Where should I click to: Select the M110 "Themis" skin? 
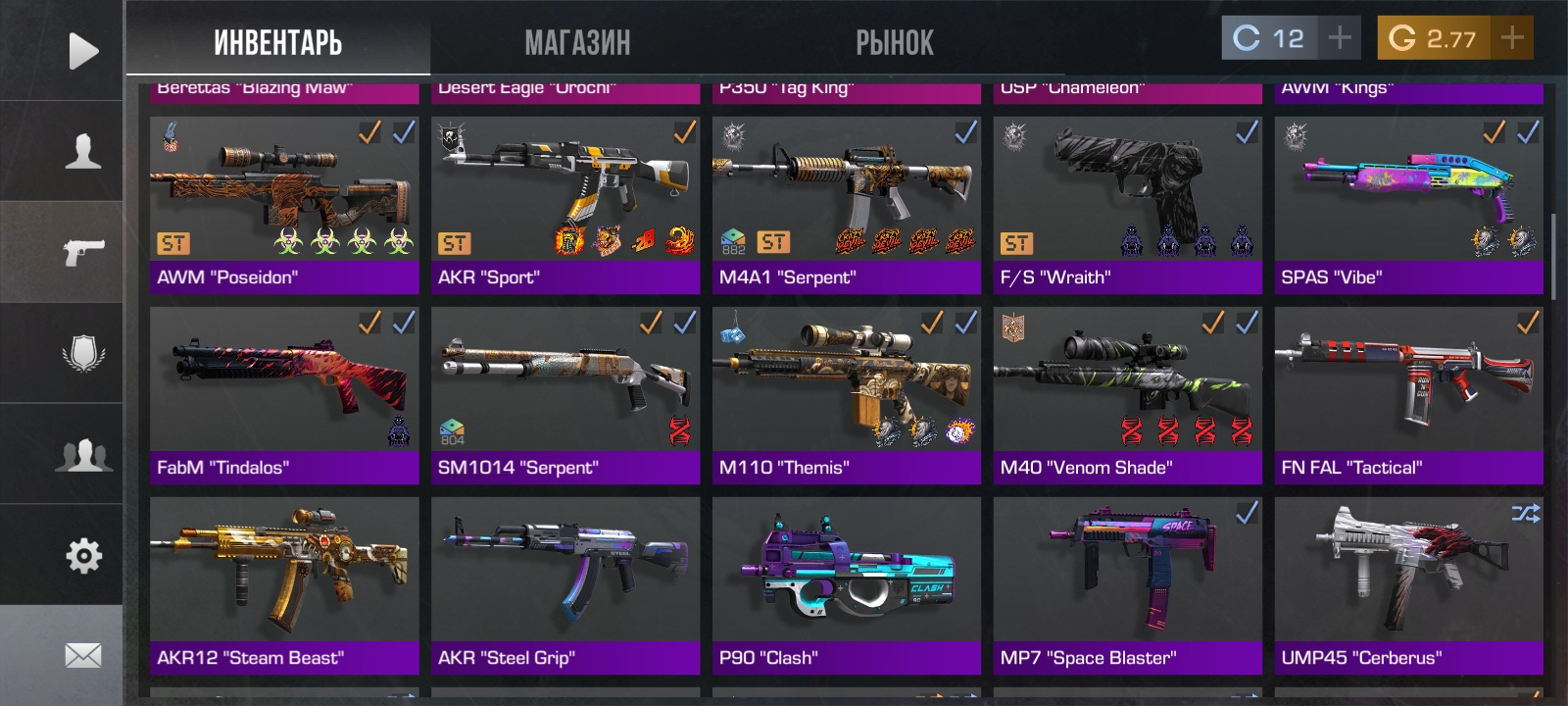(847, 395)
